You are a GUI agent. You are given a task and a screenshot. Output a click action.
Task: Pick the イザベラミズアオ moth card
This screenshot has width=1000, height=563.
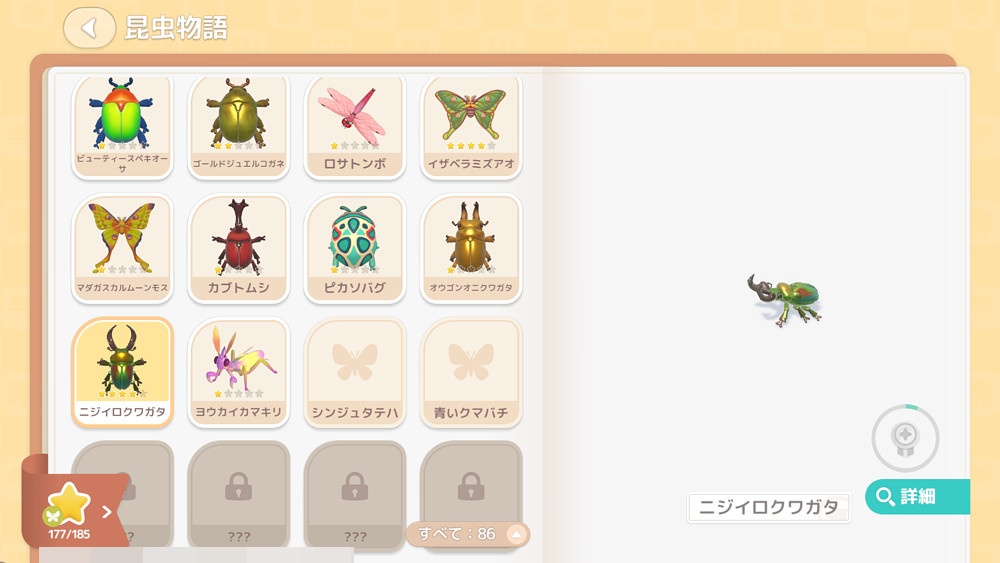[x=471, y=125]
